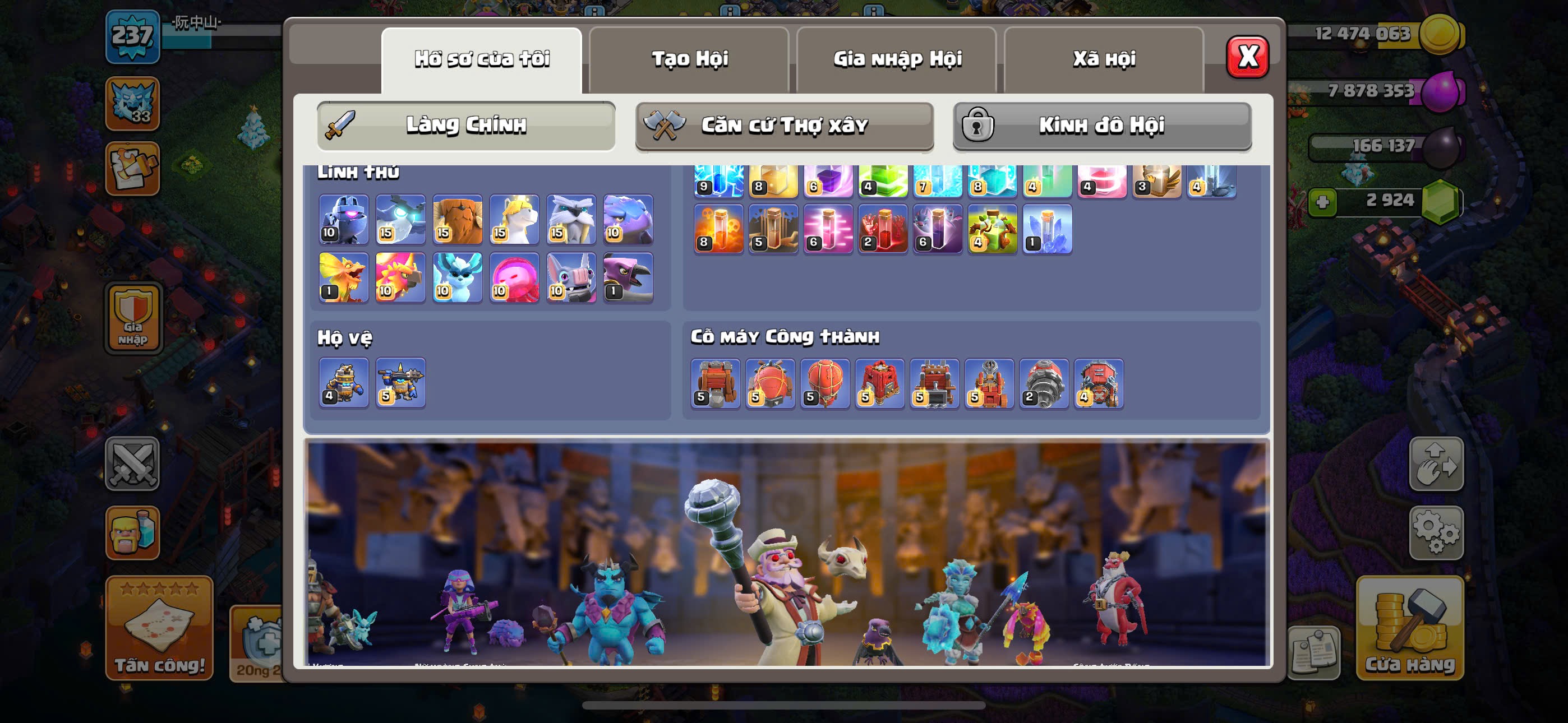Tap the player level 237 badge
The image size is (1568, 723).
[133, 36]
